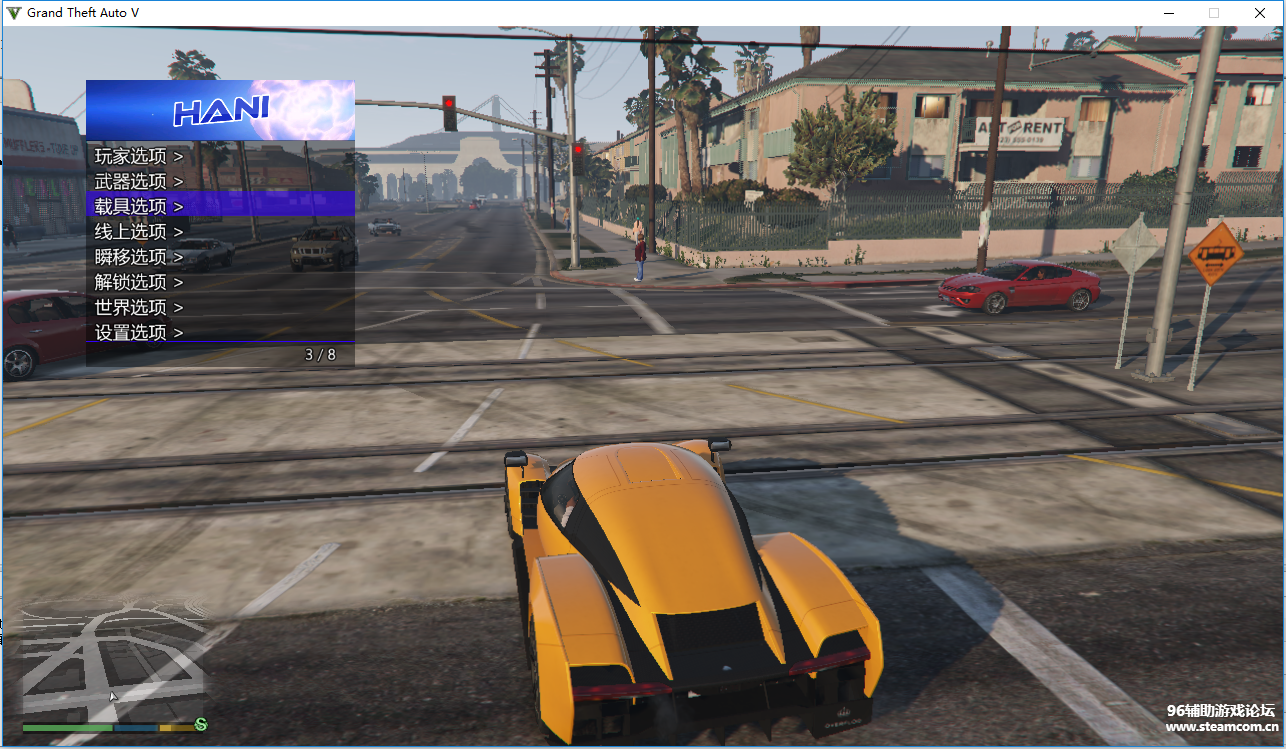Viewport: 1286px width, 749px height.
Task: Go to 瞬移选项 teleport options
Action: click(x=139, y=257)
